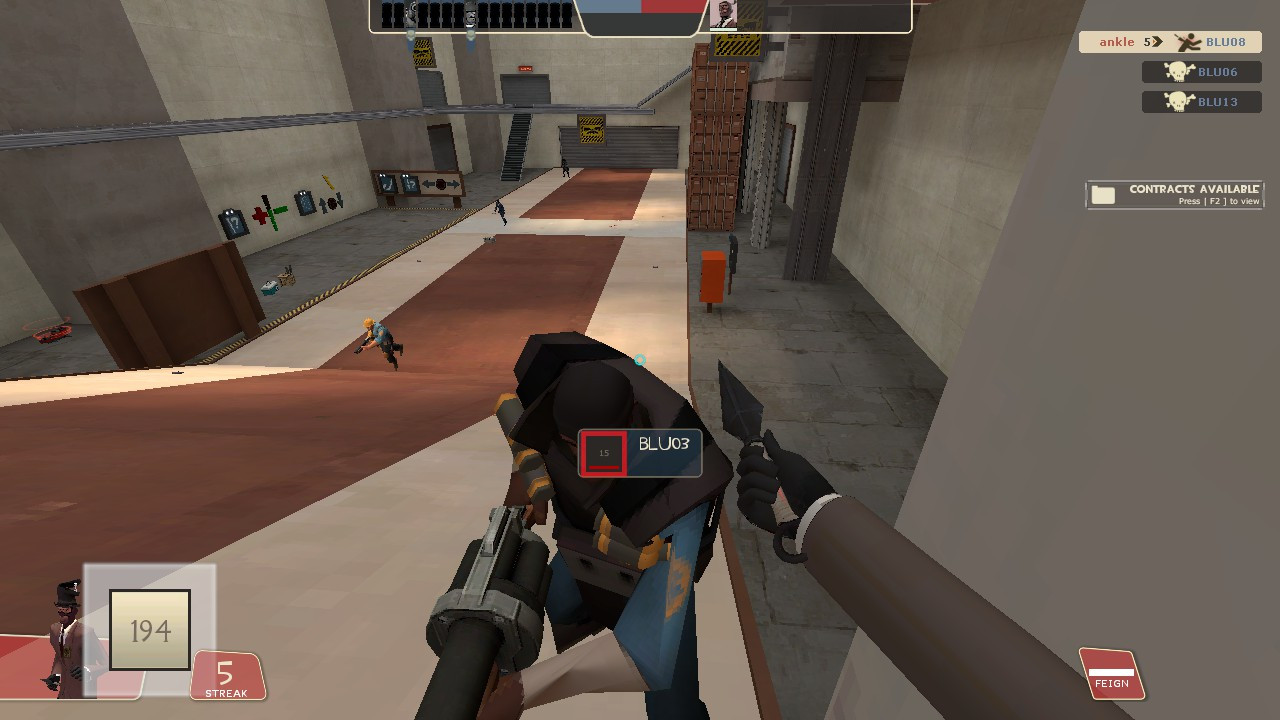Expand the Contracts Available notification panel
The width and height of the screenshot is (1280, 720).
[x=1175, y=193]
